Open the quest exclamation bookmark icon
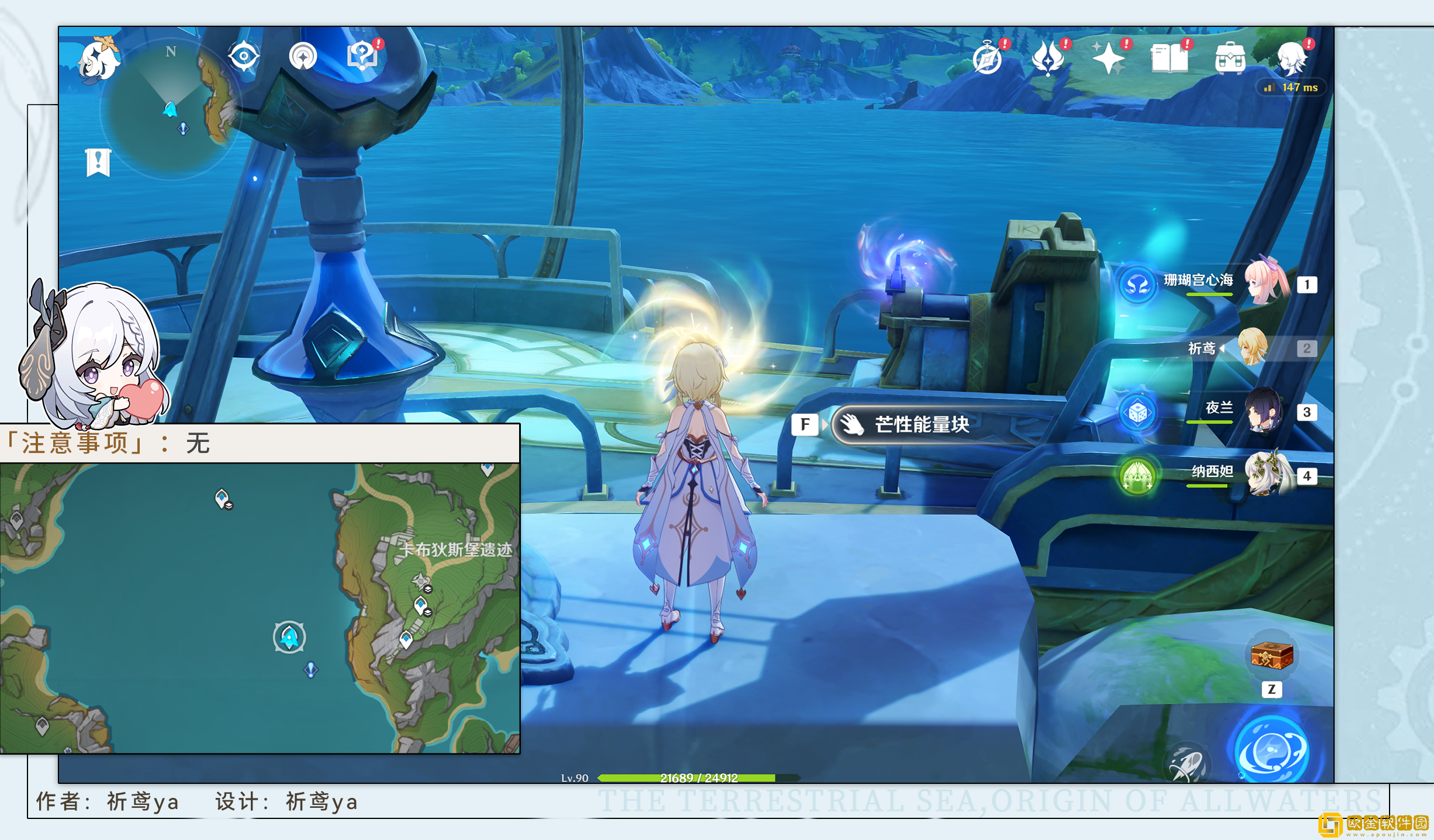The width and height of the screenshot is (1434, 840). point(98,162)
